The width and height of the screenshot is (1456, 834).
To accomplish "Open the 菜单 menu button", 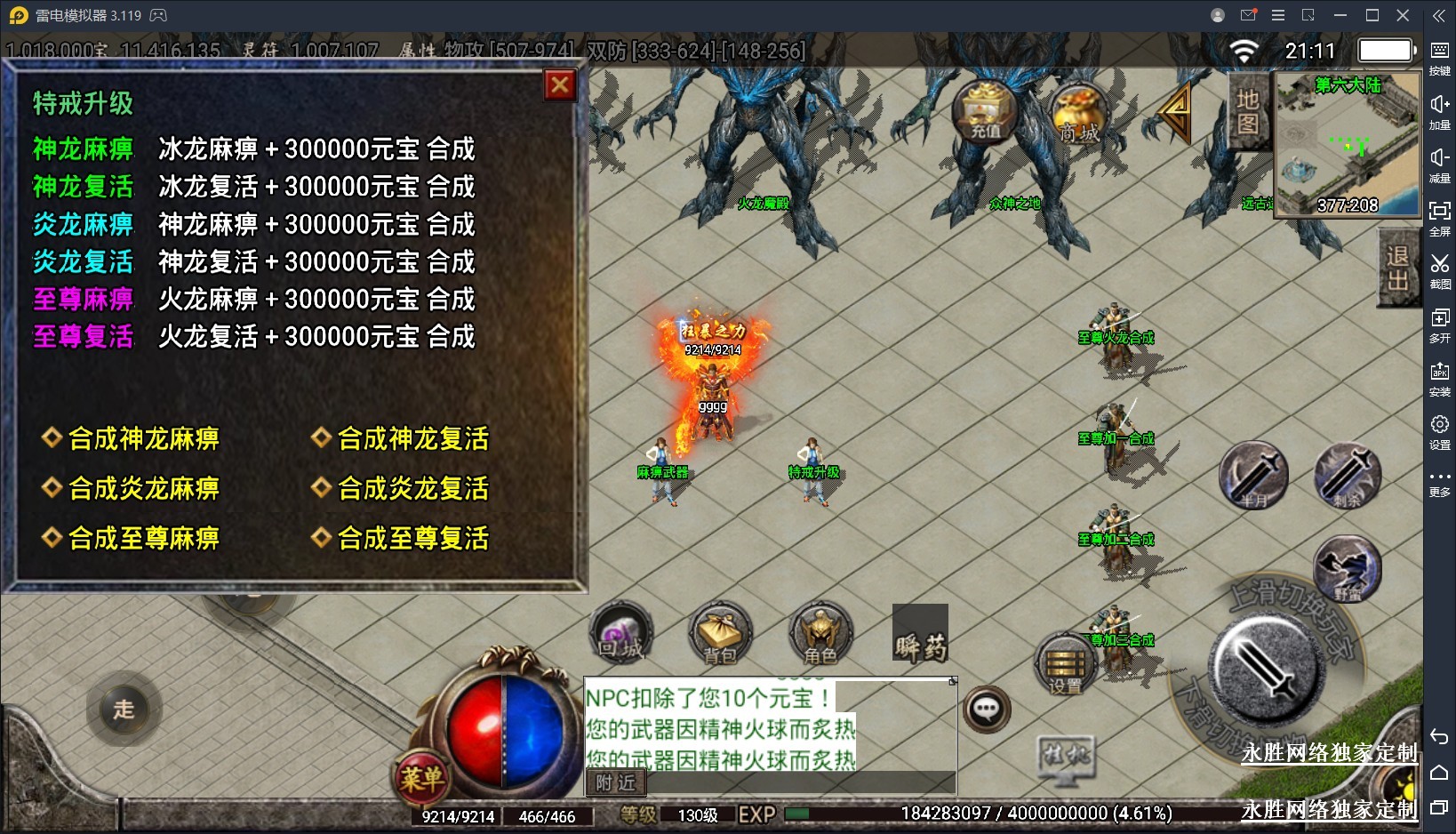I will [x=420, y=780].
